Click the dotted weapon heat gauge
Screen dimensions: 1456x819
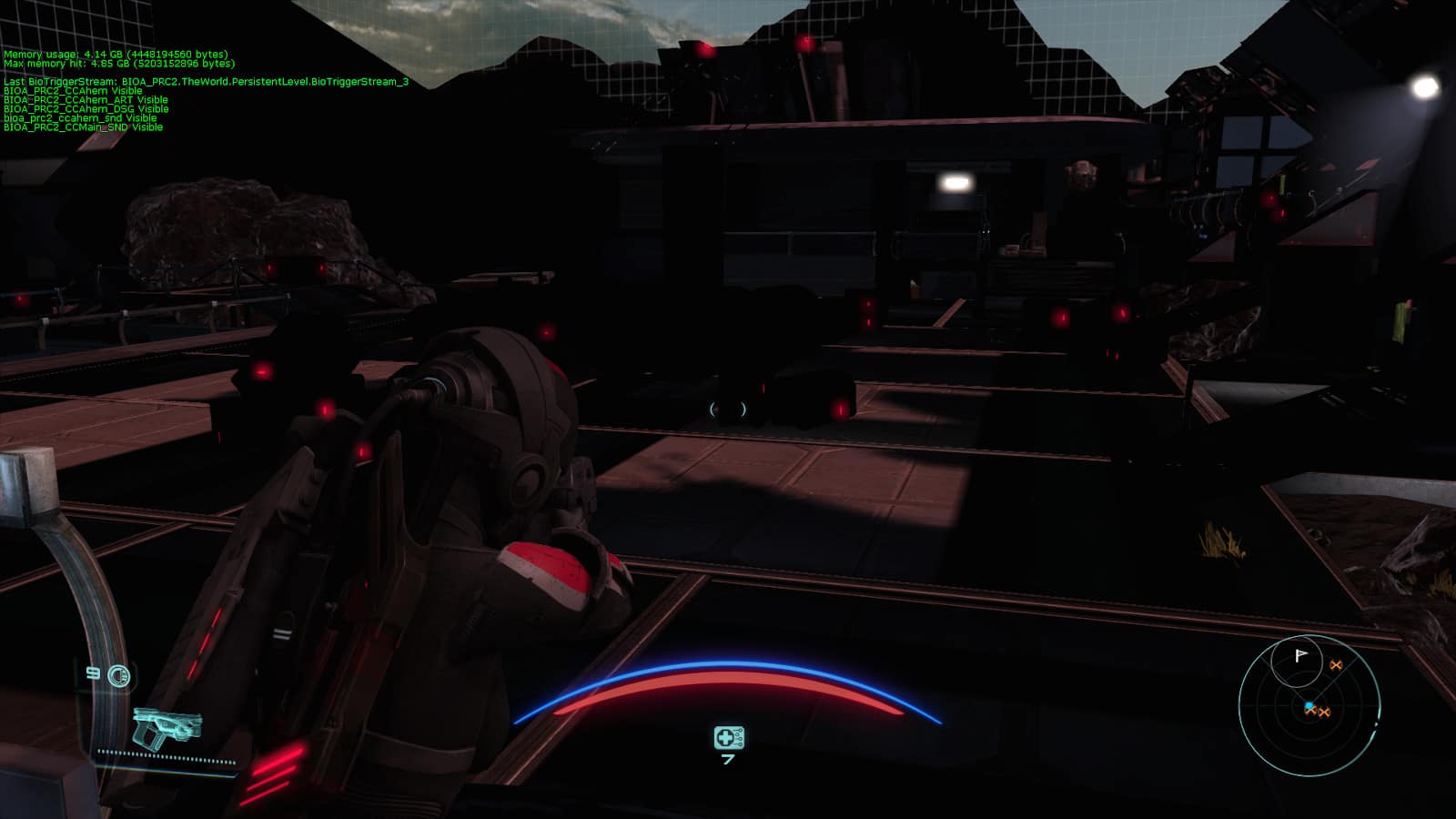tap(168, 753)
